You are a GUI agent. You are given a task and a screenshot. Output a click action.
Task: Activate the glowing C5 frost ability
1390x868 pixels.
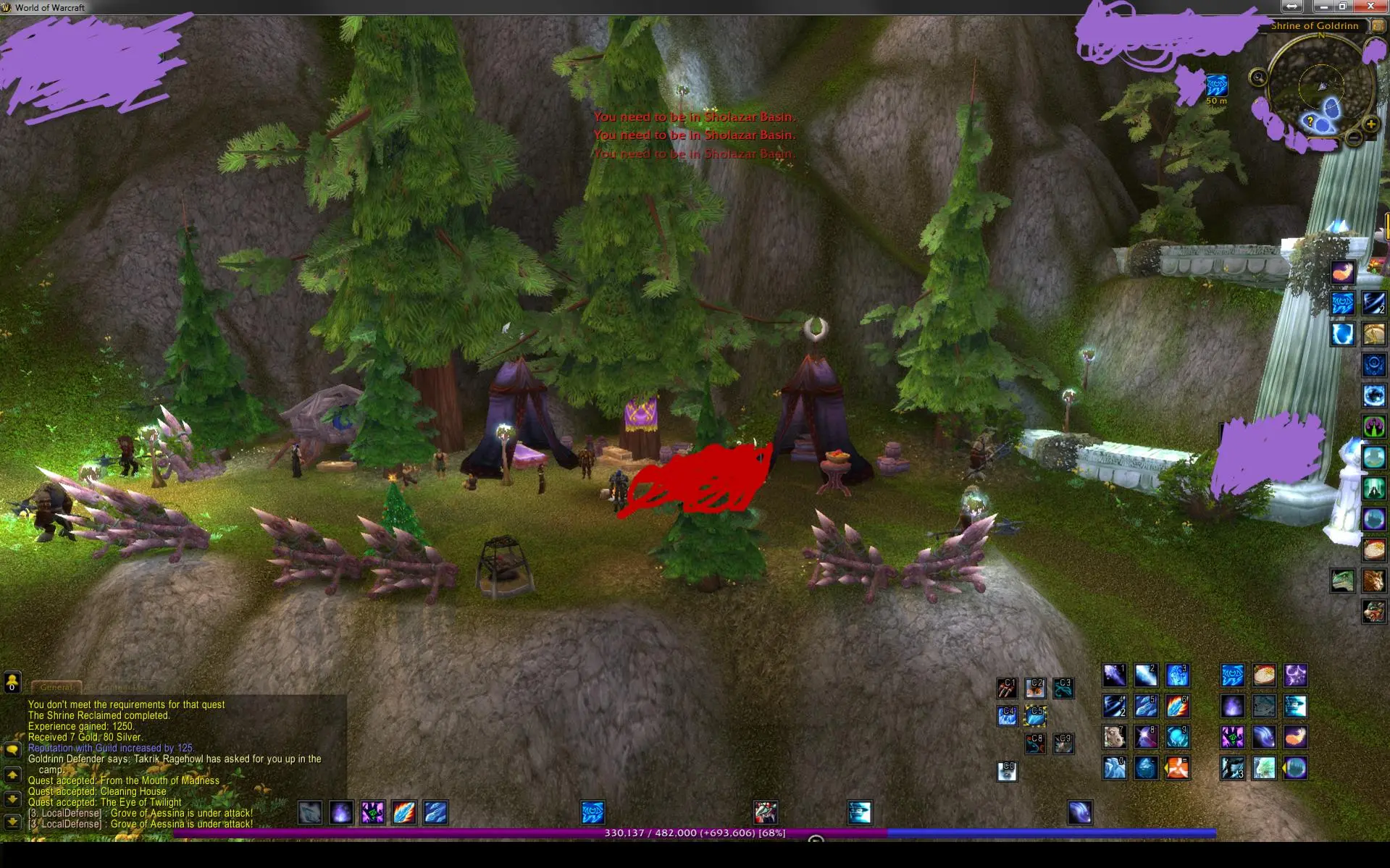(1035, 716)
